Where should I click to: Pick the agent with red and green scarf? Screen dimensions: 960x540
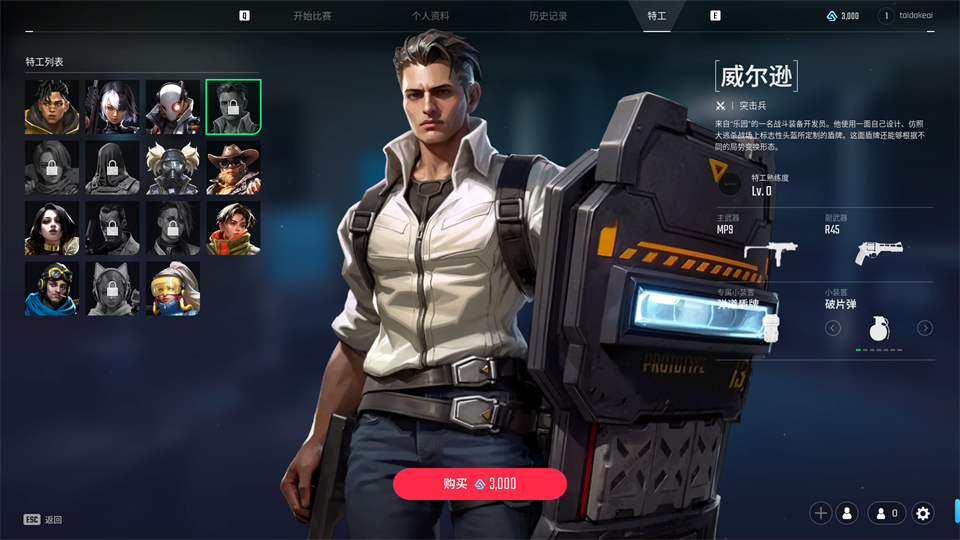tap(233, 228)
